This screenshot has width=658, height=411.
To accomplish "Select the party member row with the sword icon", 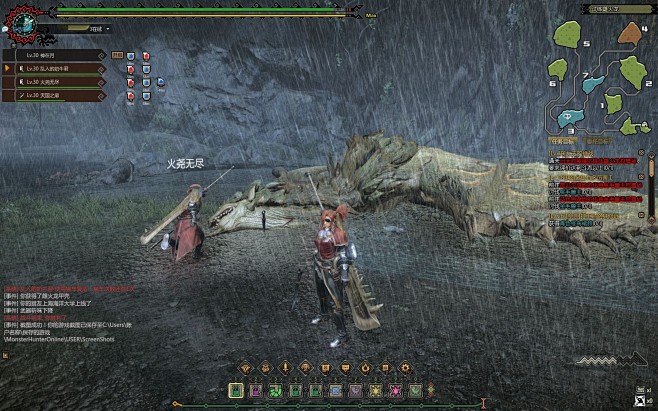I will [x=60, y=95].
